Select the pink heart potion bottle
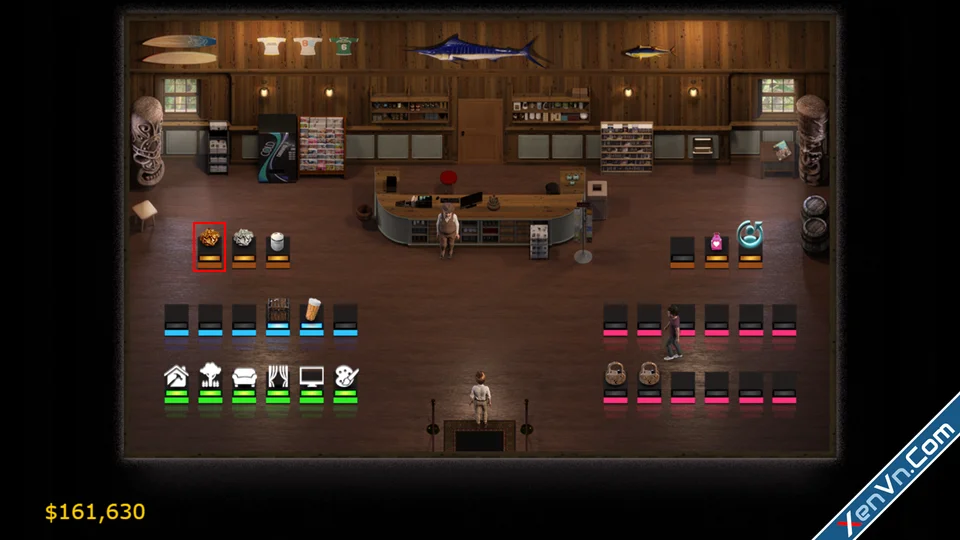Screen dimensions: 960x540 716,242
